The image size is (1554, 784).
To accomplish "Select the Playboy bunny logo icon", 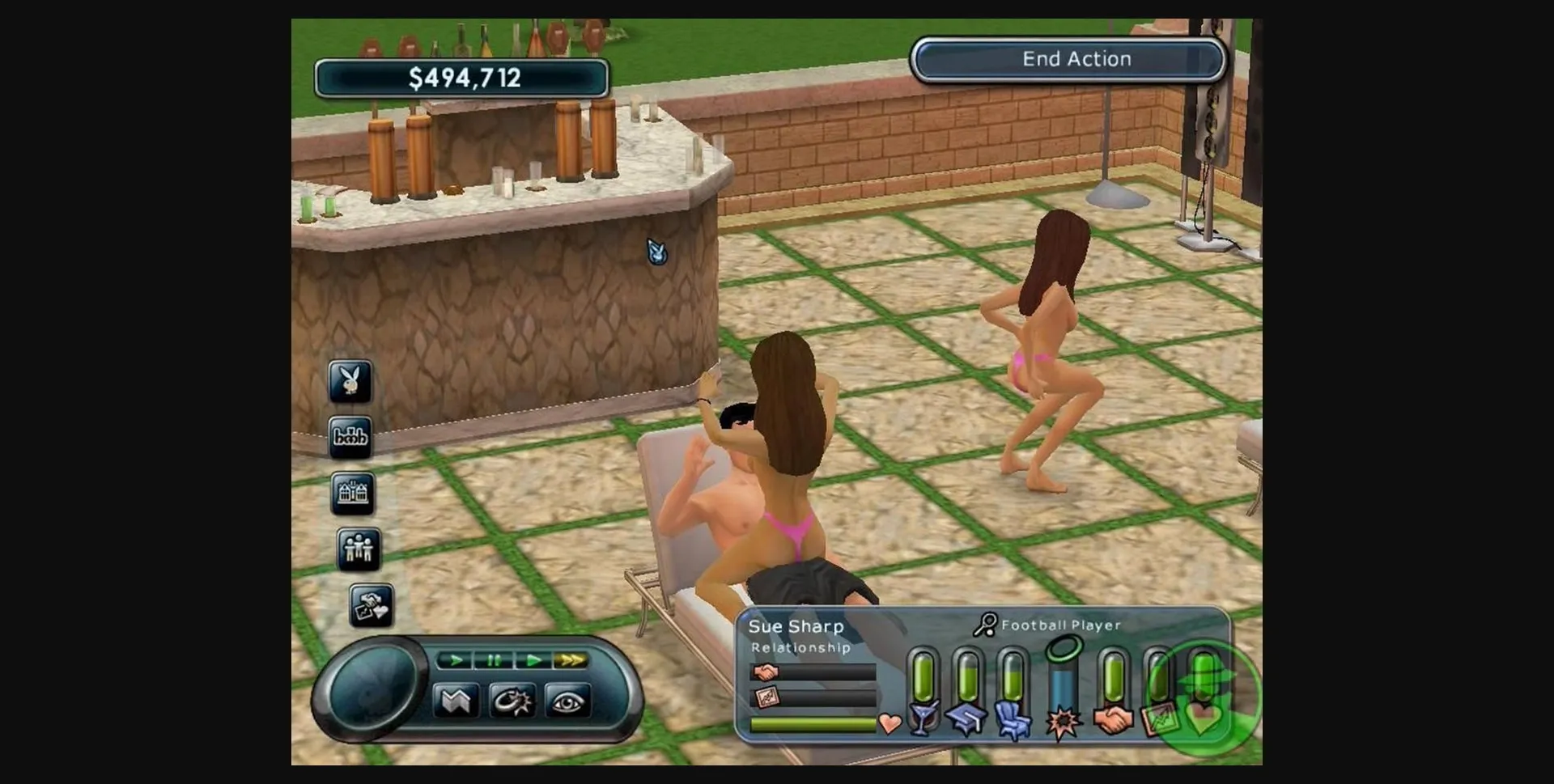I will tap(350, 383).
